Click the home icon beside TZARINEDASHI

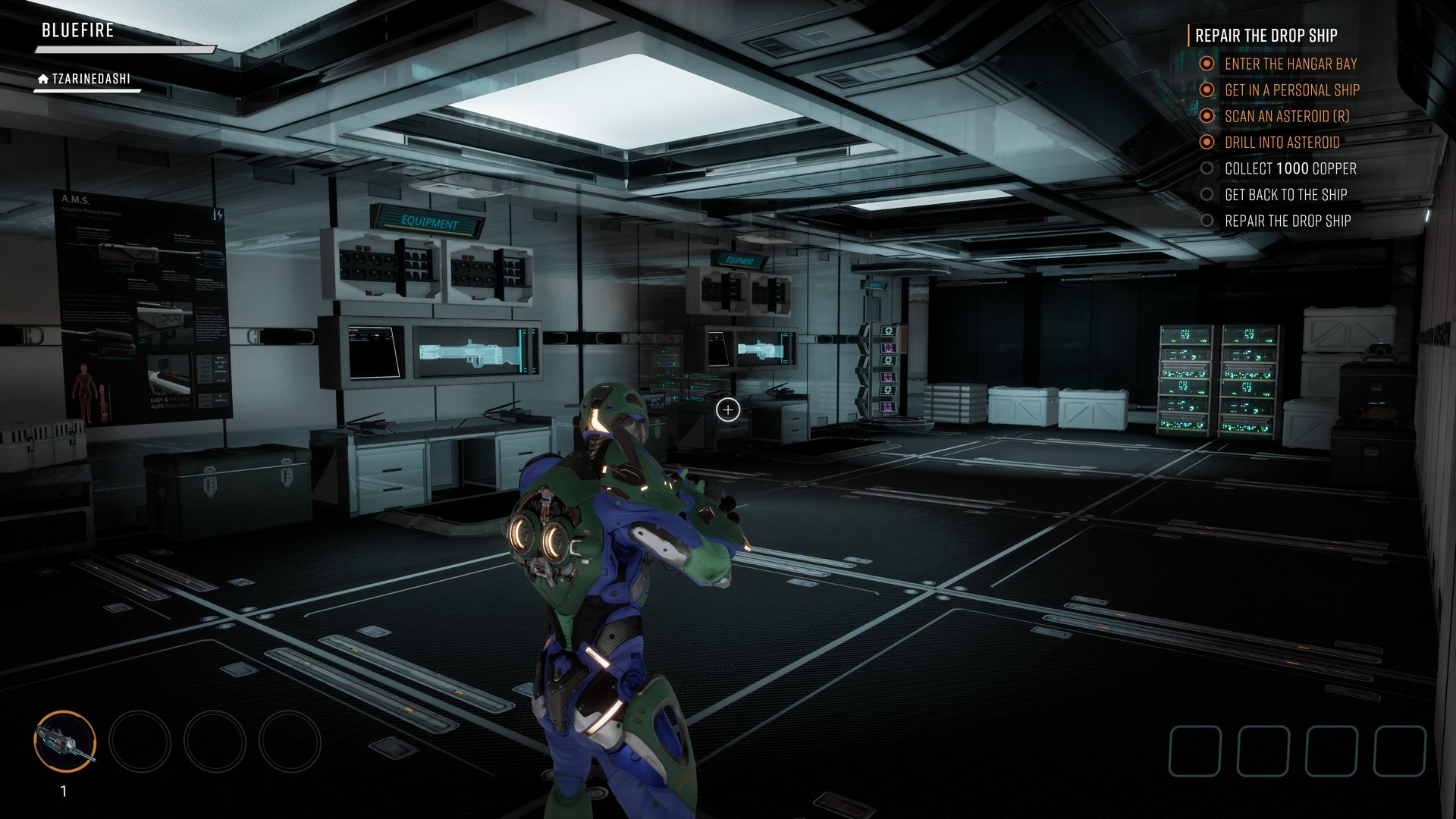pos(42,77)
